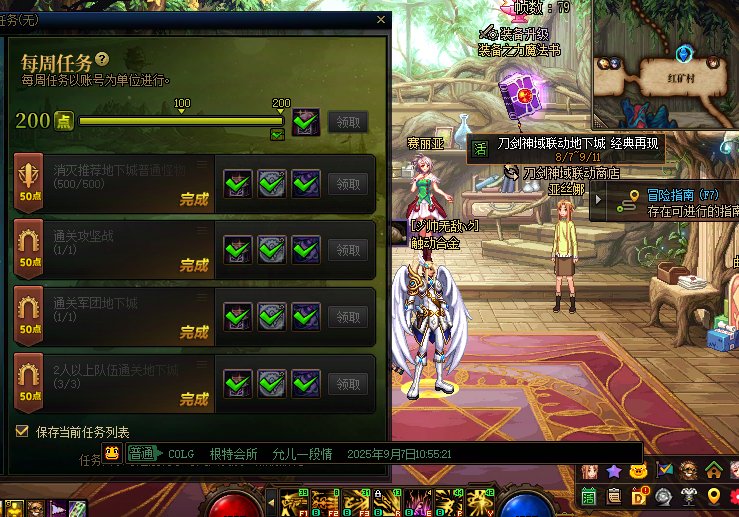The height and width of the screenshot is (517, 739).
Task: Claim the 200-point weekly reward
Action: (x=347, y=122)
